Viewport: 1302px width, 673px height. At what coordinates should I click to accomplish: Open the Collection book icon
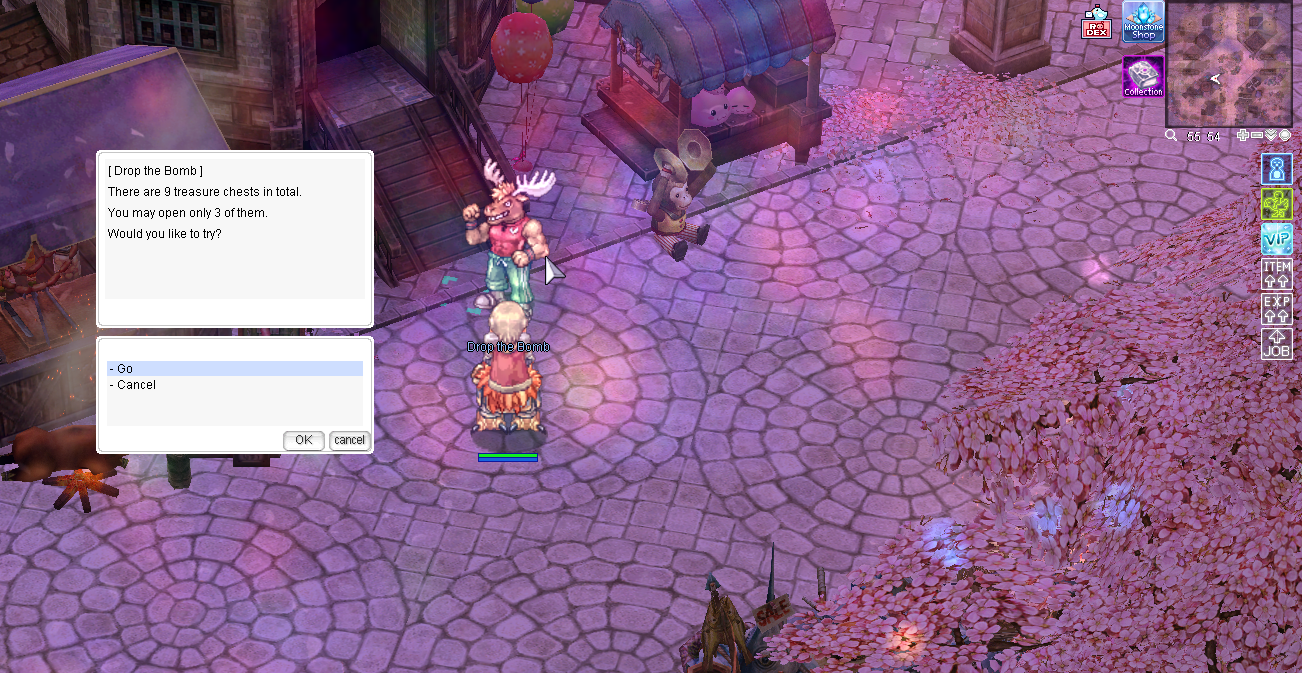(x=1143, y=76)
